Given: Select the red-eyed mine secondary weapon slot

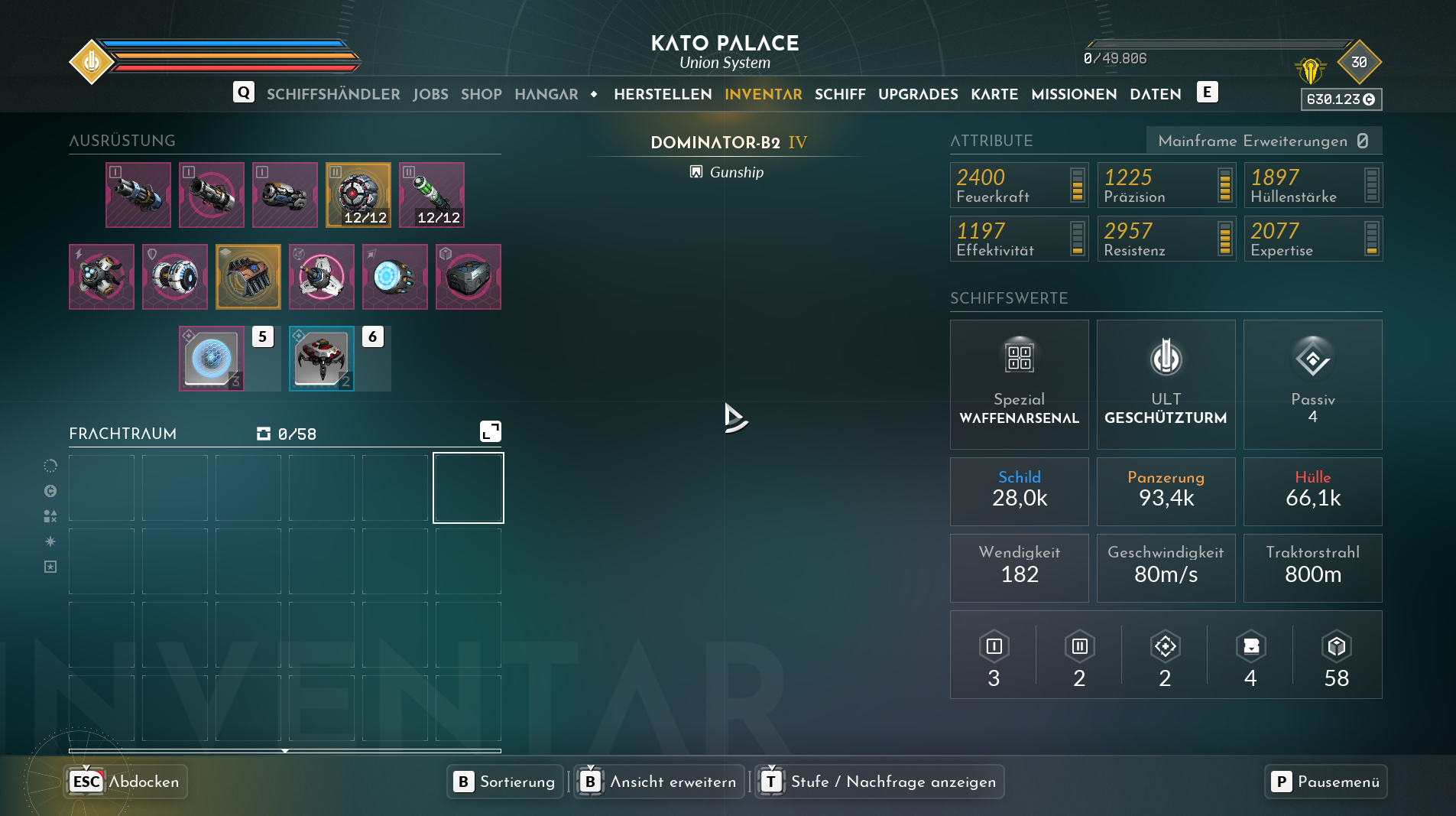Looking at the screenshot, I should (358, 195).
